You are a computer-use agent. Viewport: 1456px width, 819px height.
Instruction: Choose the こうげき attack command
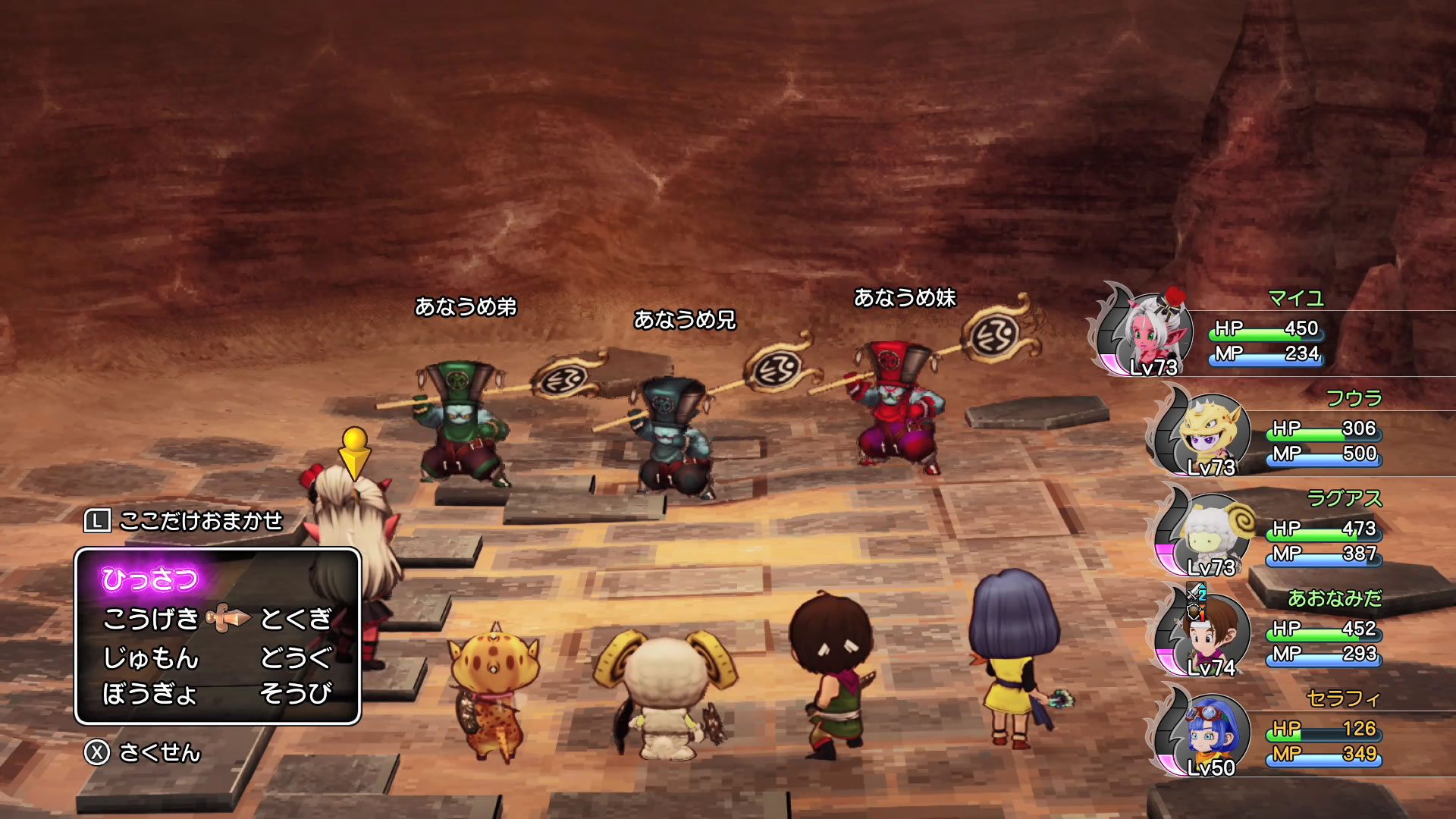tap(150, 619)
